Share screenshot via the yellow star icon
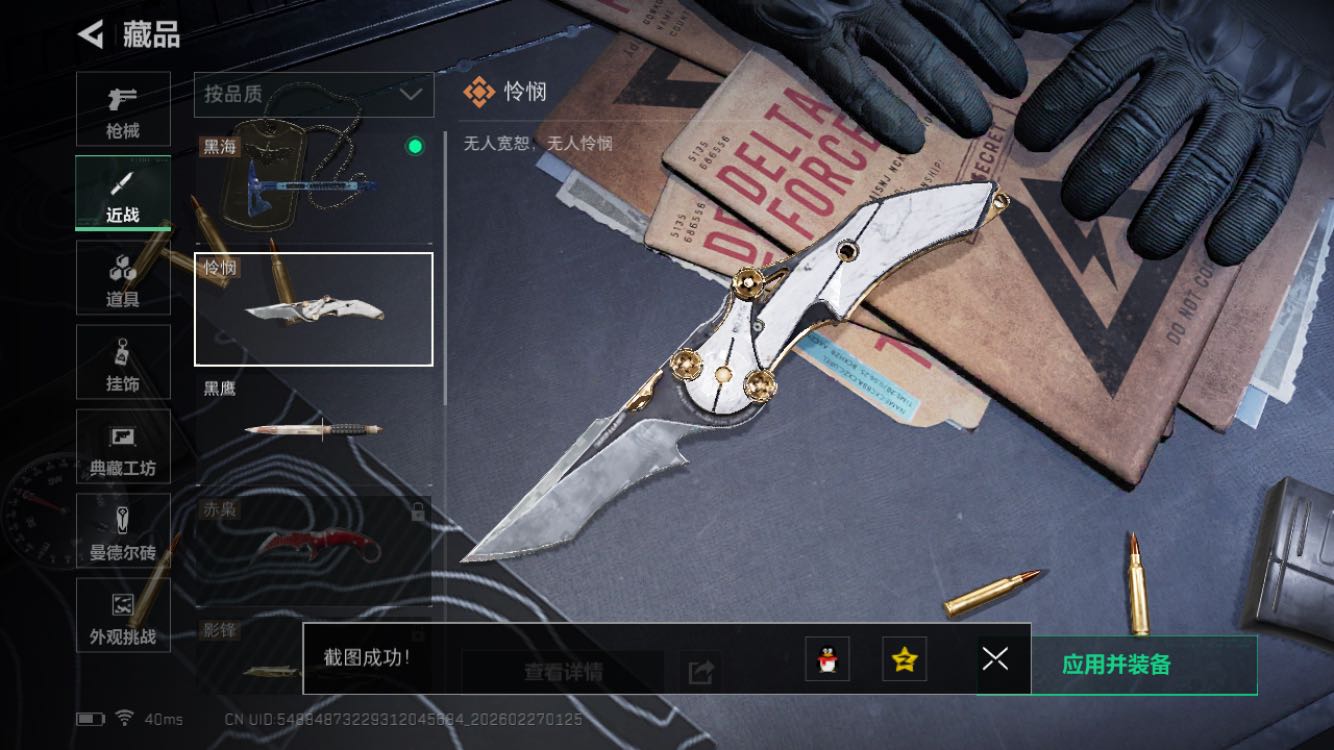The image size is (1334, 750). pyautogui.click(x=904, y=659)
